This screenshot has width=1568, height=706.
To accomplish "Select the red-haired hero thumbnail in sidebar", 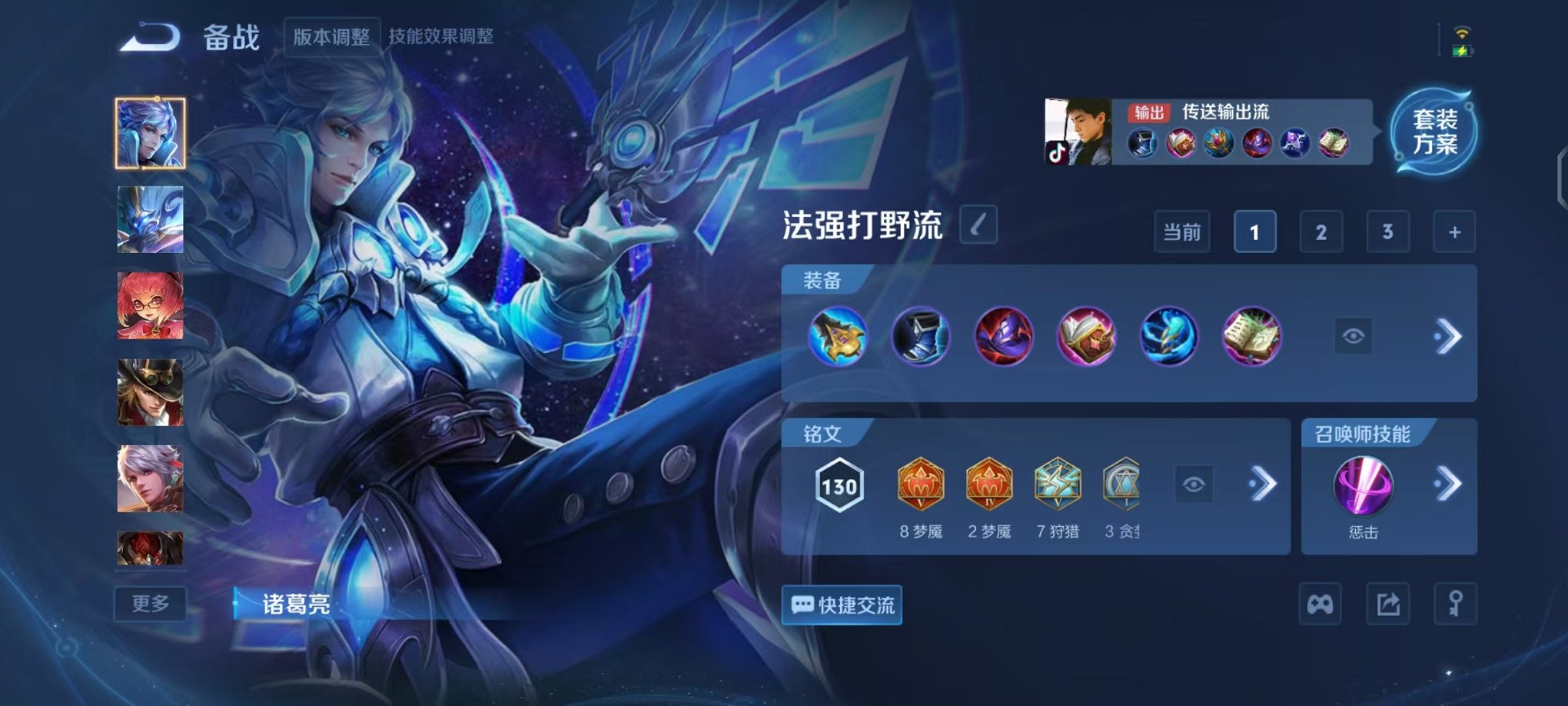I will pyautogui.click(x=151, y=304).
